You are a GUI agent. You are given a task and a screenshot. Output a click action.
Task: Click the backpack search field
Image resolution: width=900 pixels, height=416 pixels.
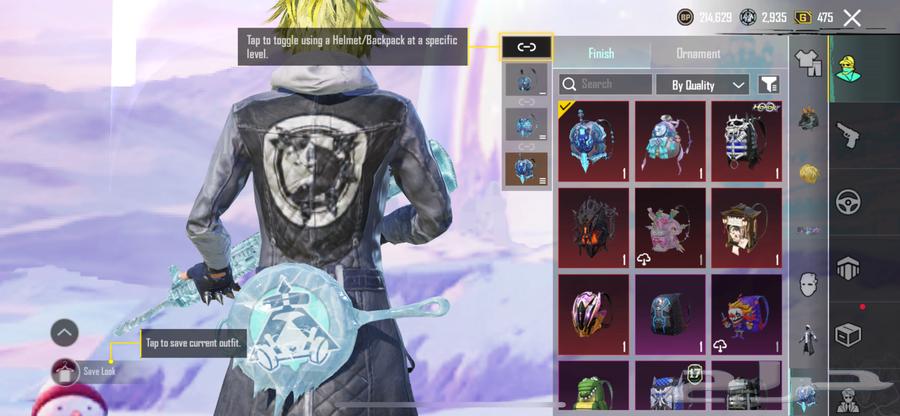[x=606, y=85]
